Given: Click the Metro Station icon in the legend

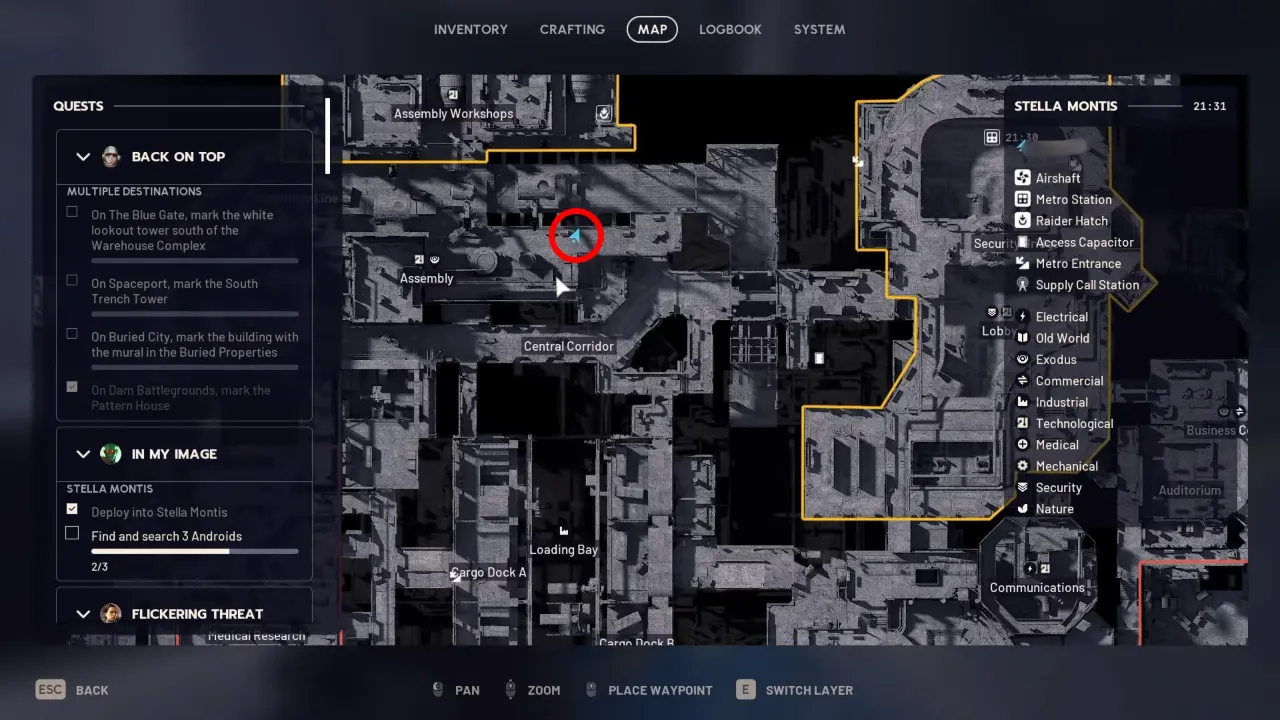Looking at the screenshot, I should tap(1021, 199).
